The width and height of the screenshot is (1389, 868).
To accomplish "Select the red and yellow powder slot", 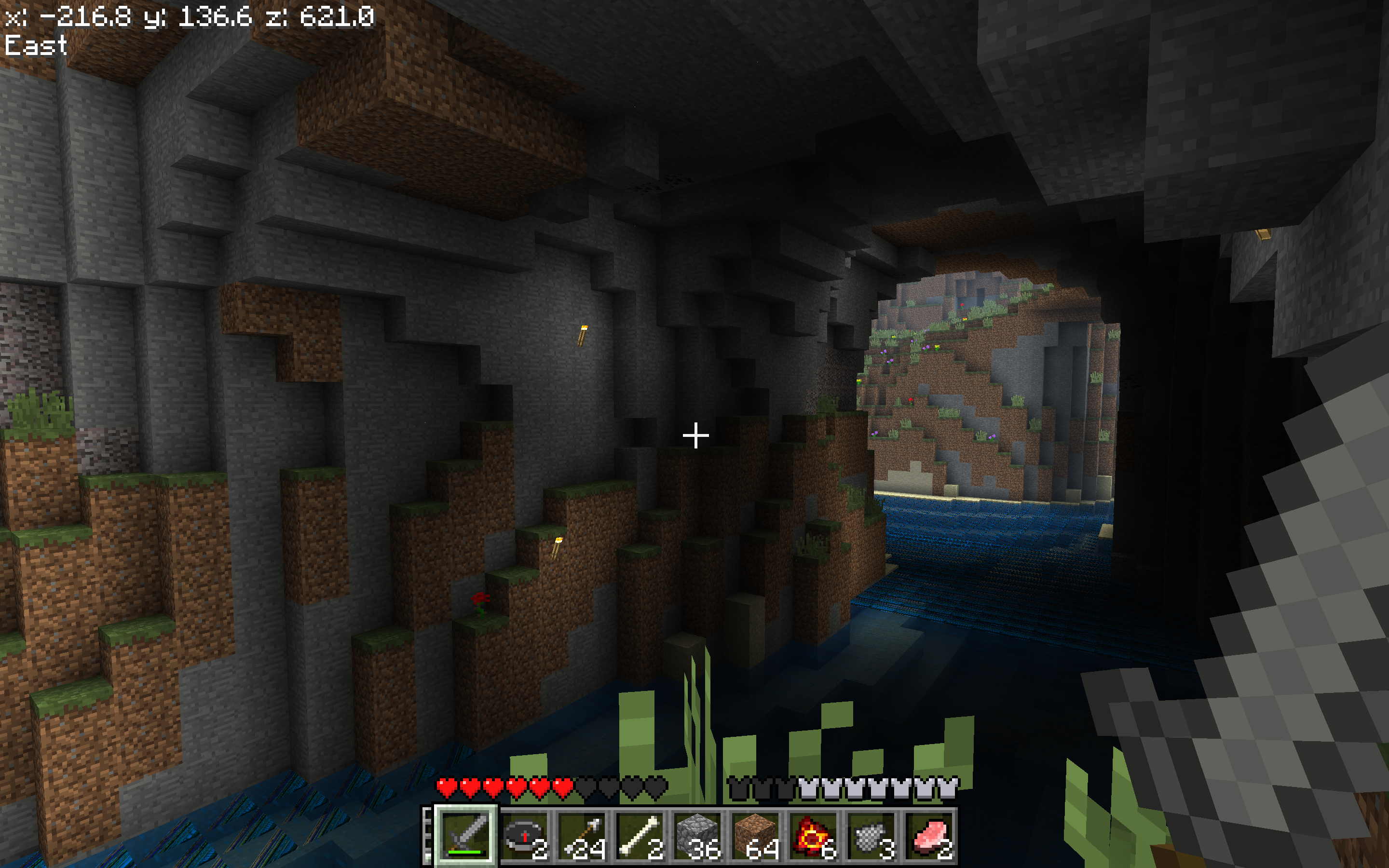I will pyautogui.click(x=814, y=836).
